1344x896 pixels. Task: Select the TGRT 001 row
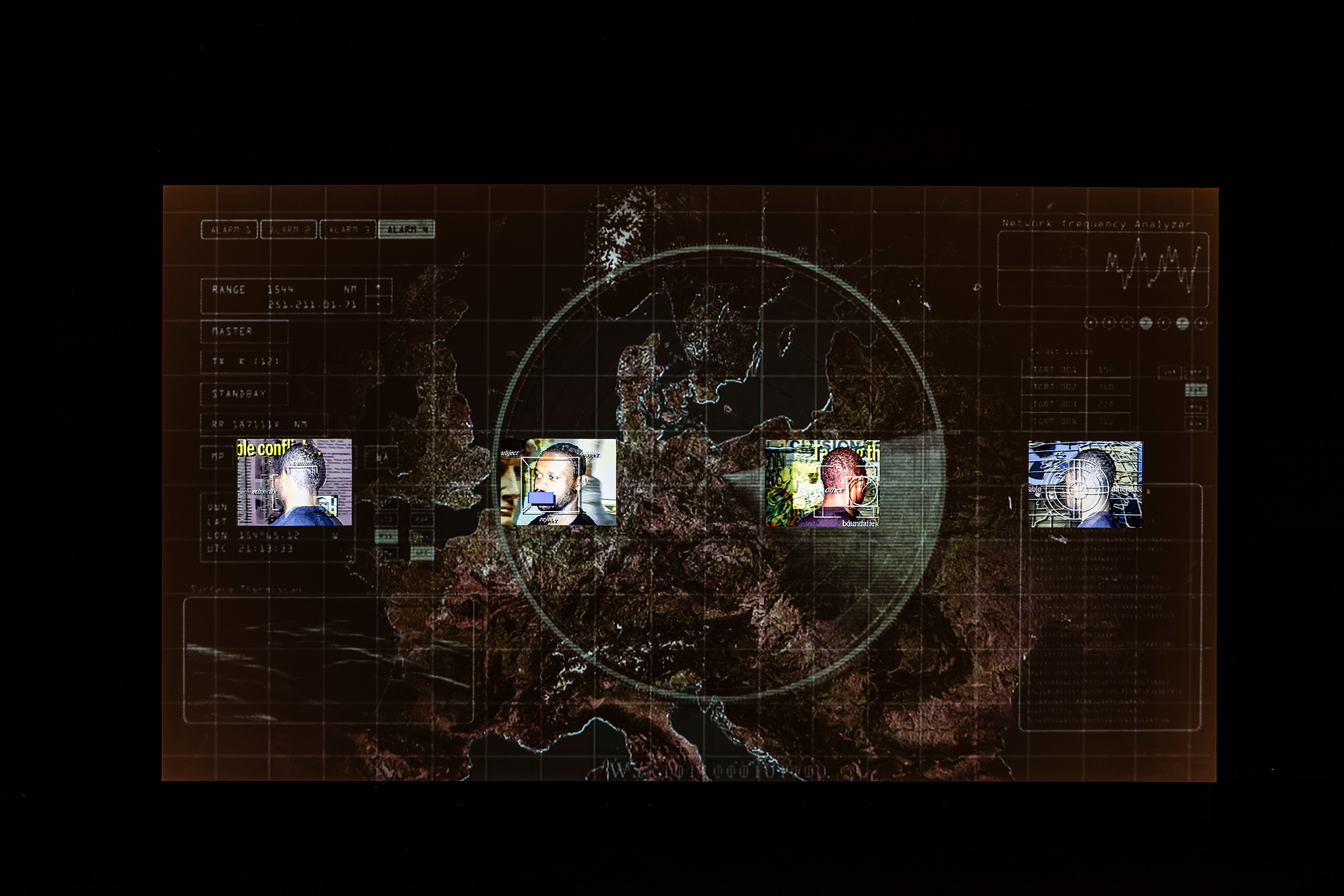tap(1076, 370)
